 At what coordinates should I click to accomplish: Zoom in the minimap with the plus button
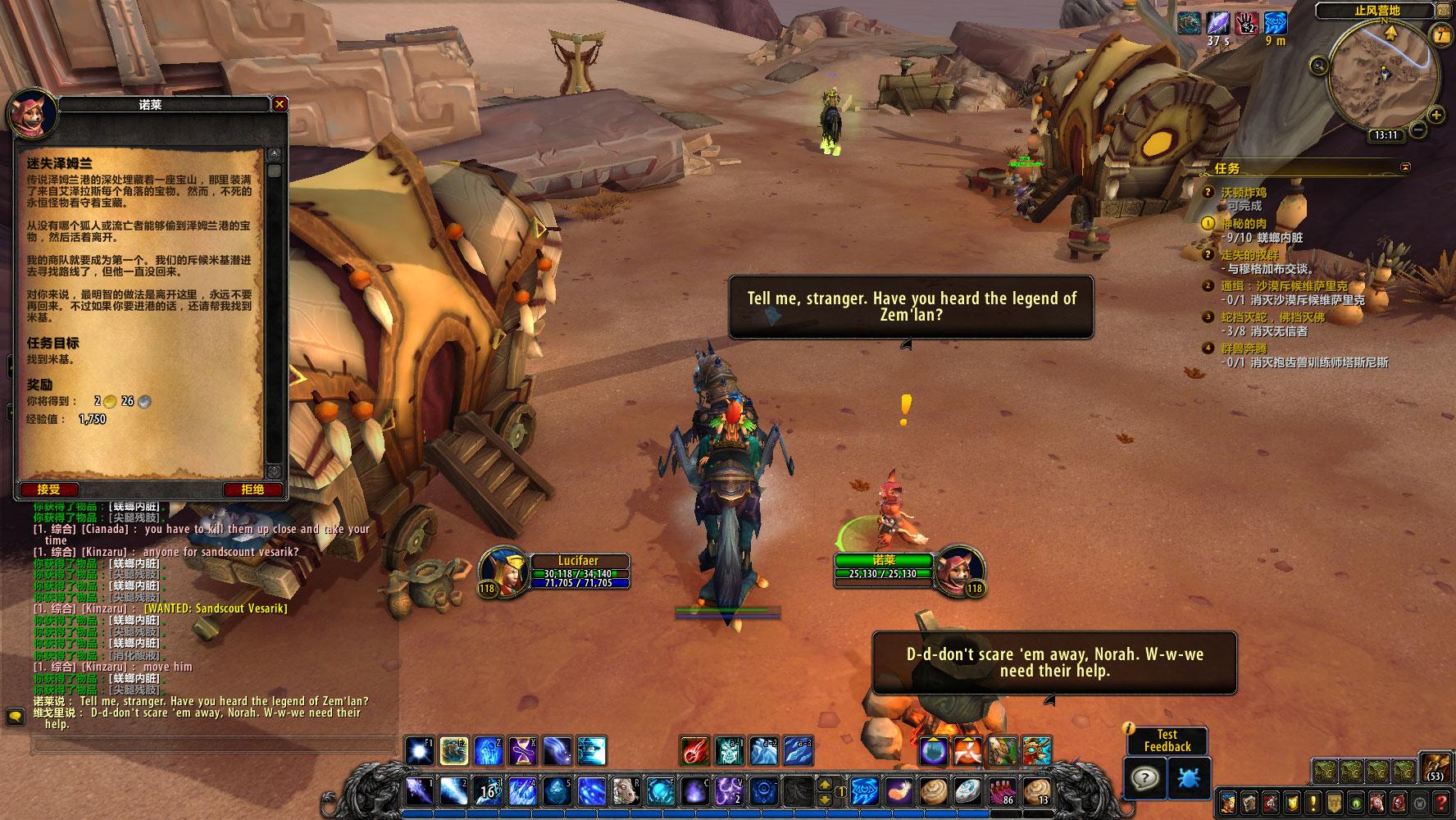1436,115
